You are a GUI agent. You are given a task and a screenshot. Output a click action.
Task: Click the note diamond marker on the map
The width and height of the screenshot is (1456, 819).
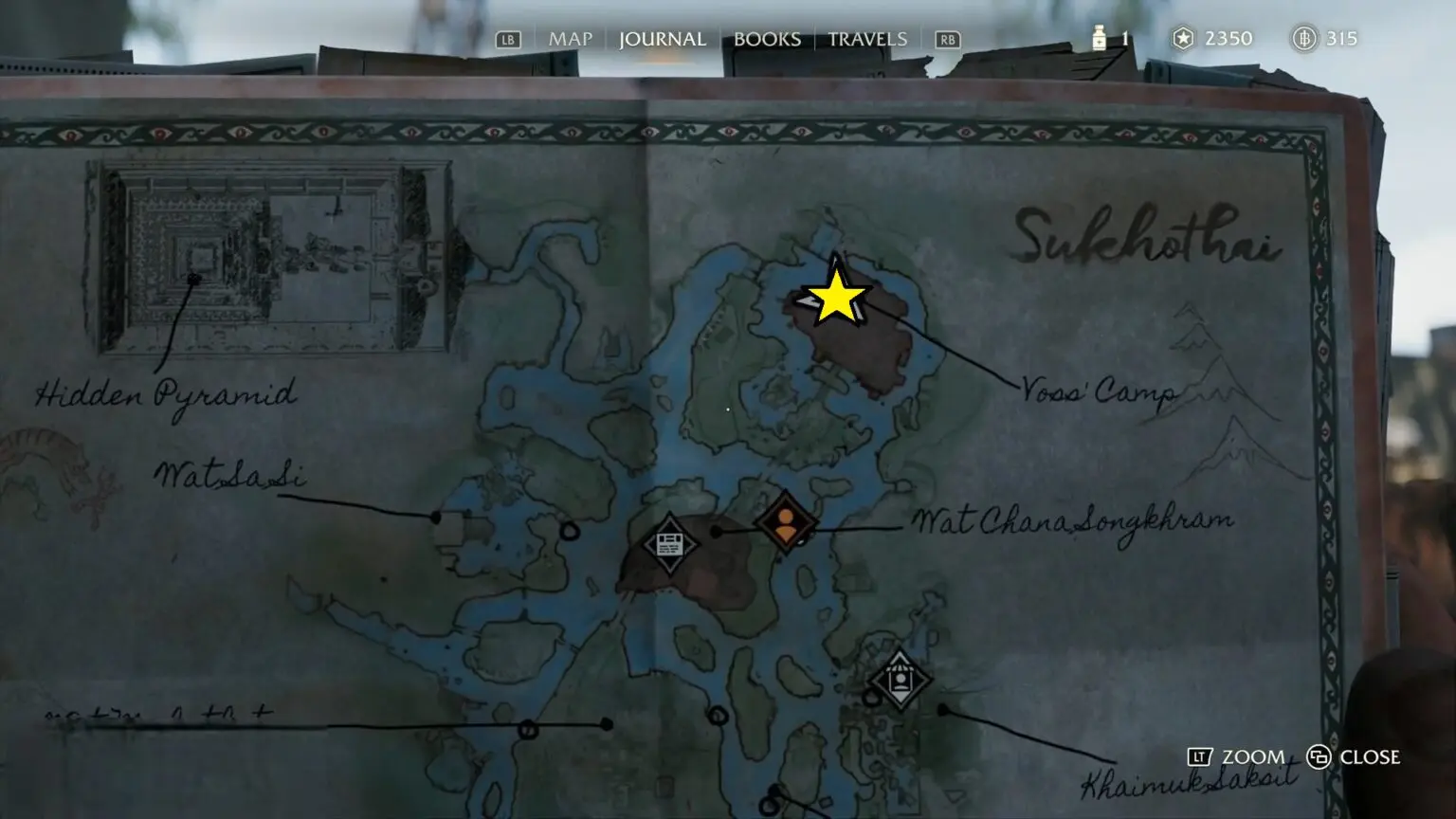[669, 544]
